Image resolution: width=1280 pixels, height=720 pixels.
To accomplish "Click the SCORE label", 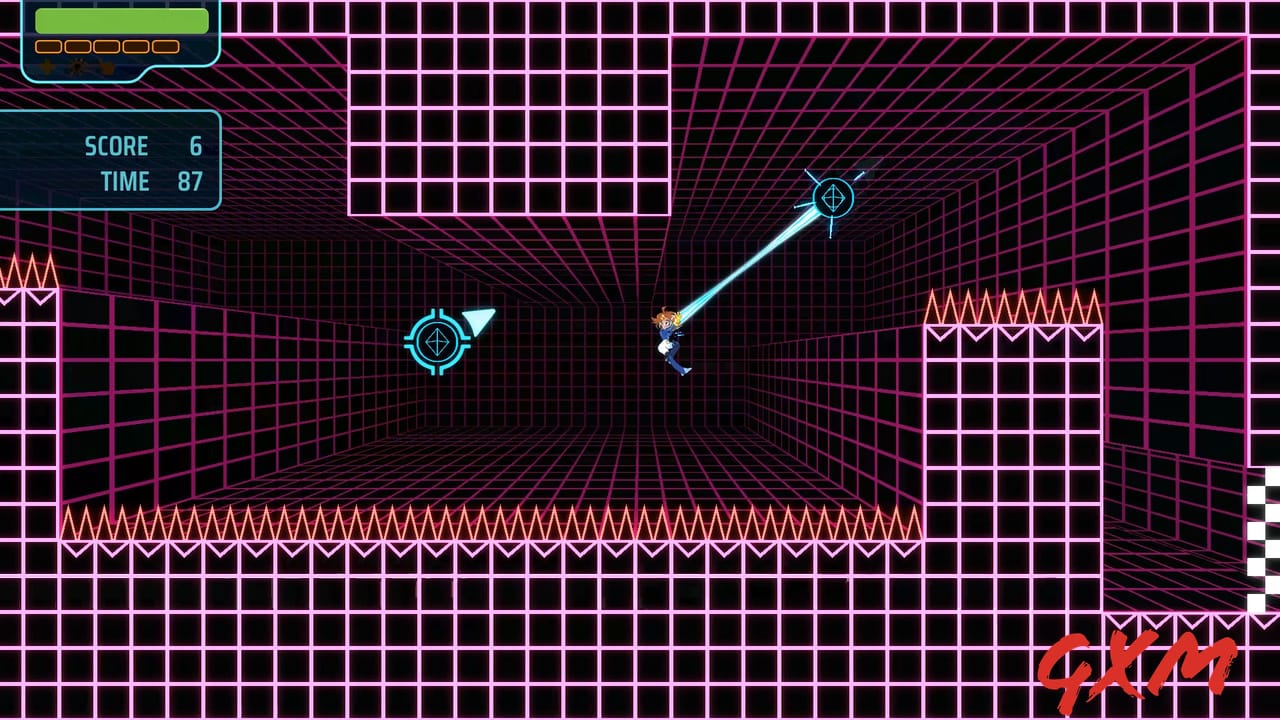I will pyautogui.click(x=117, y=146).
